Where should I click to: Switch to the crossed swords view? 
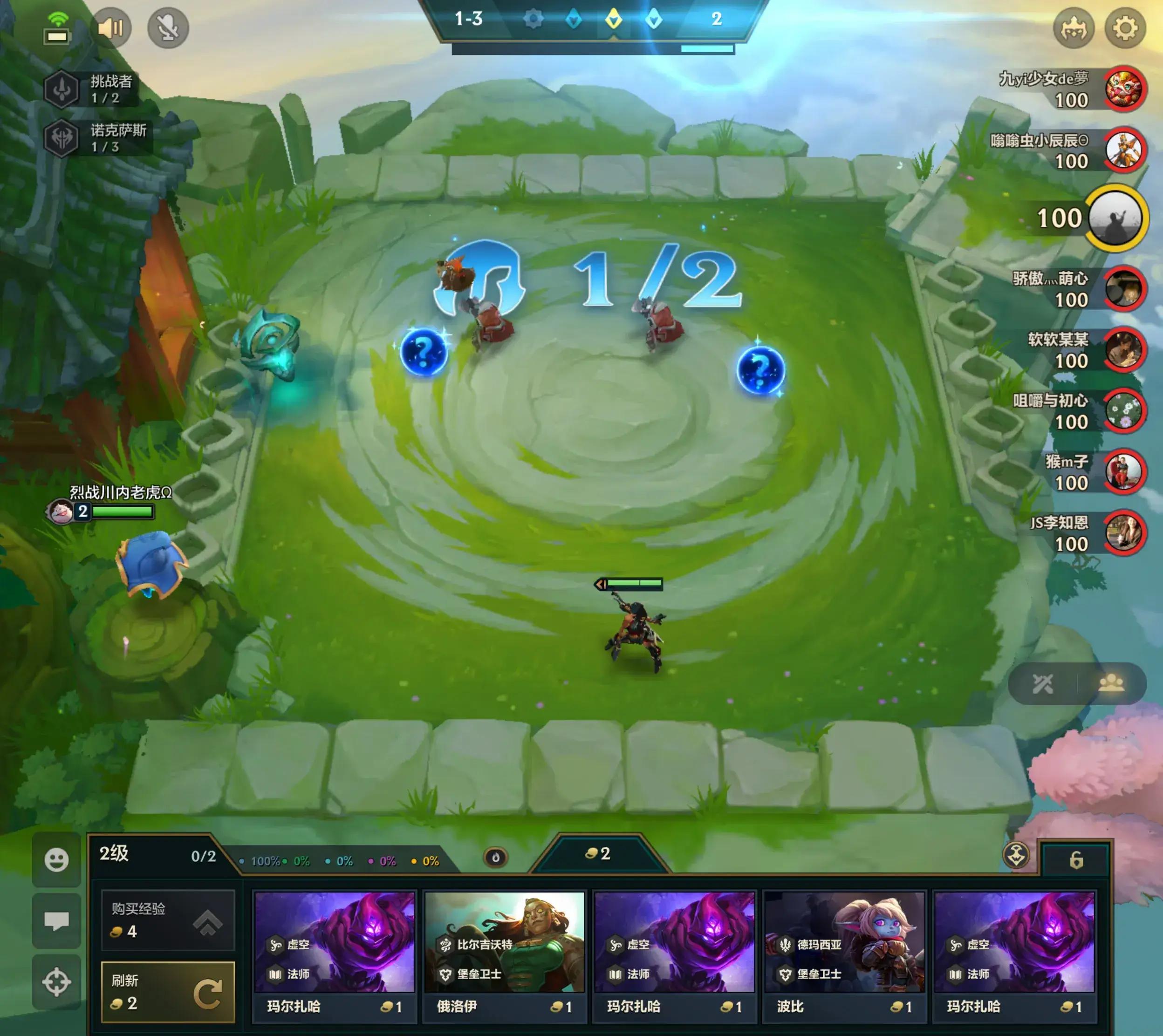1043,684
